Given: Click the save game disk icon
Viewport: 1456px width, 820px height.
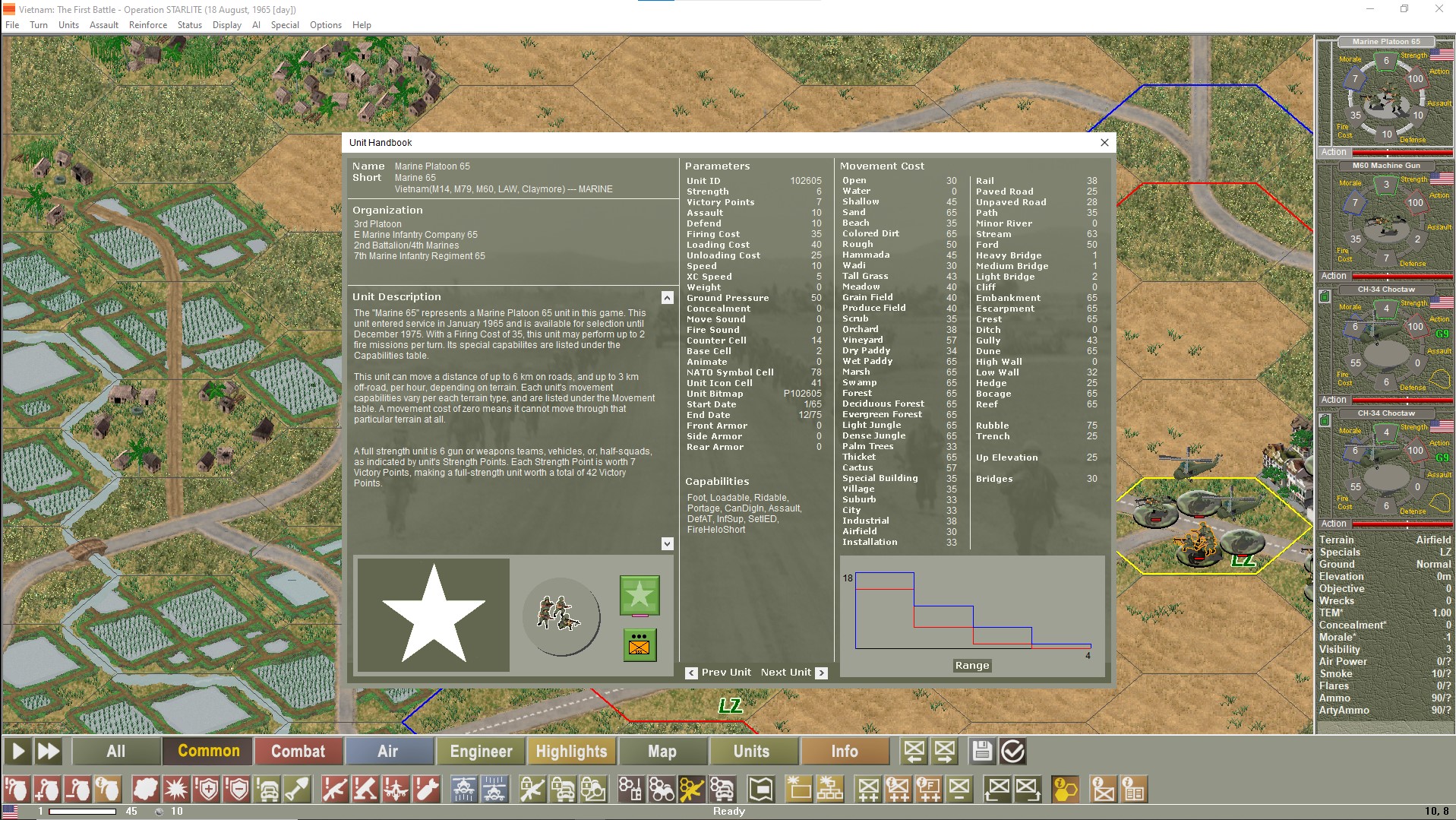Looking at the screenshot, I should (982, 751).
